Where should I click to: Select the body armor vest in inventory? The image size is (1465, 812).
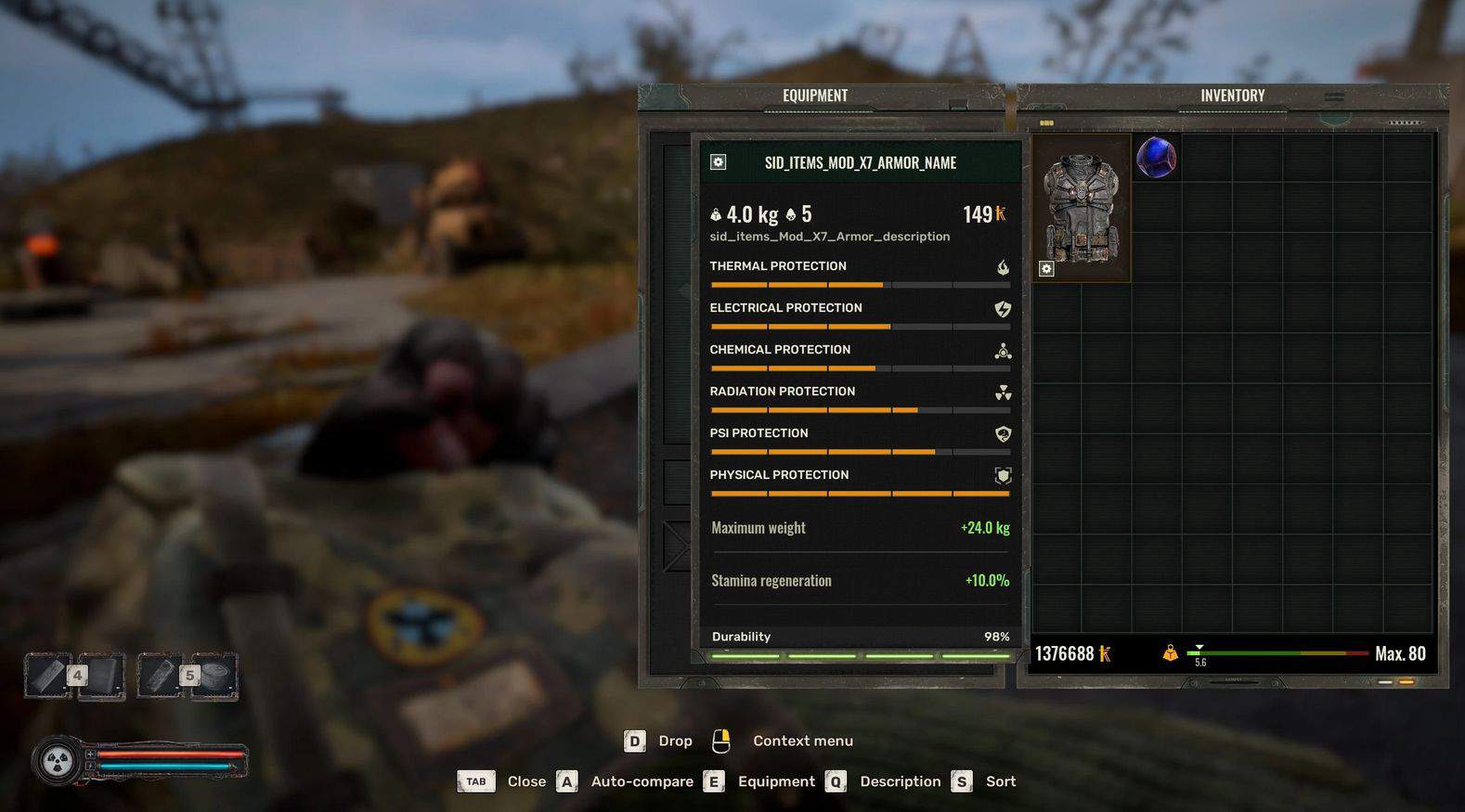[1081, 208]
